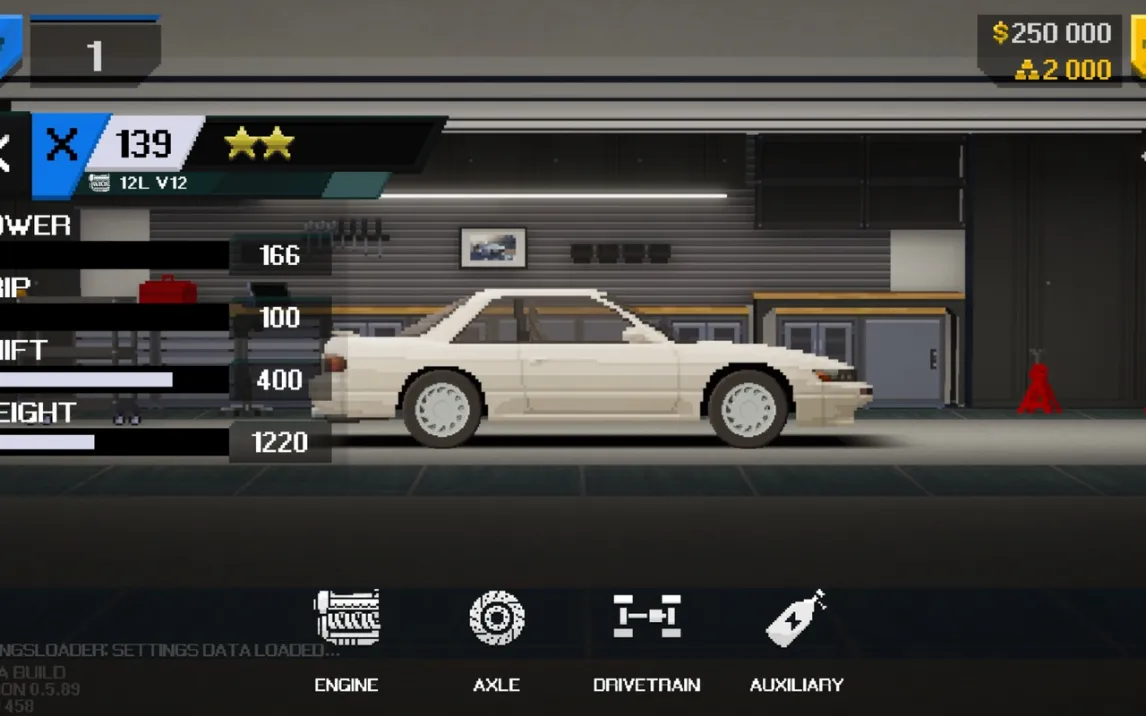Click the 12L V12 engine label
Screen dimensions: 1146x716
pyautogui.click(x=152, y=183)
